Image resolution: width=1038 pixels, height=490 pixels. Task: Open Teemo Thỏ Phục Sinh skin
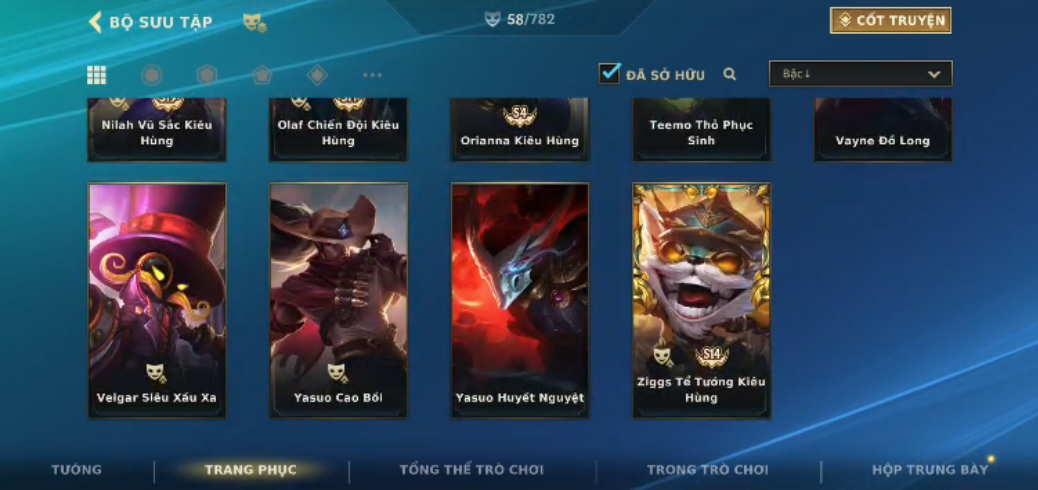point(701,130)
